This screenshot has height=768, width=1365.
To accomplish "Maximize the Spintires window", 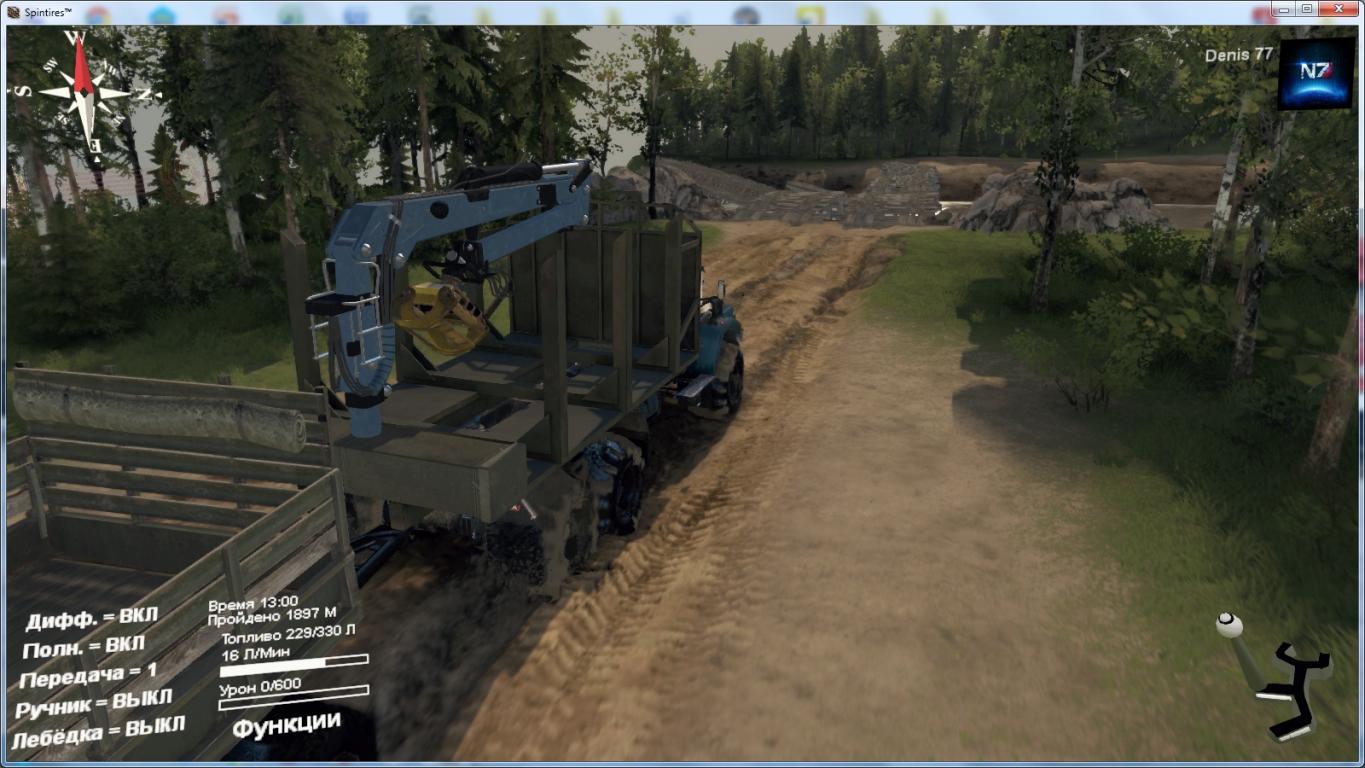I will [x=1306, y=9].
